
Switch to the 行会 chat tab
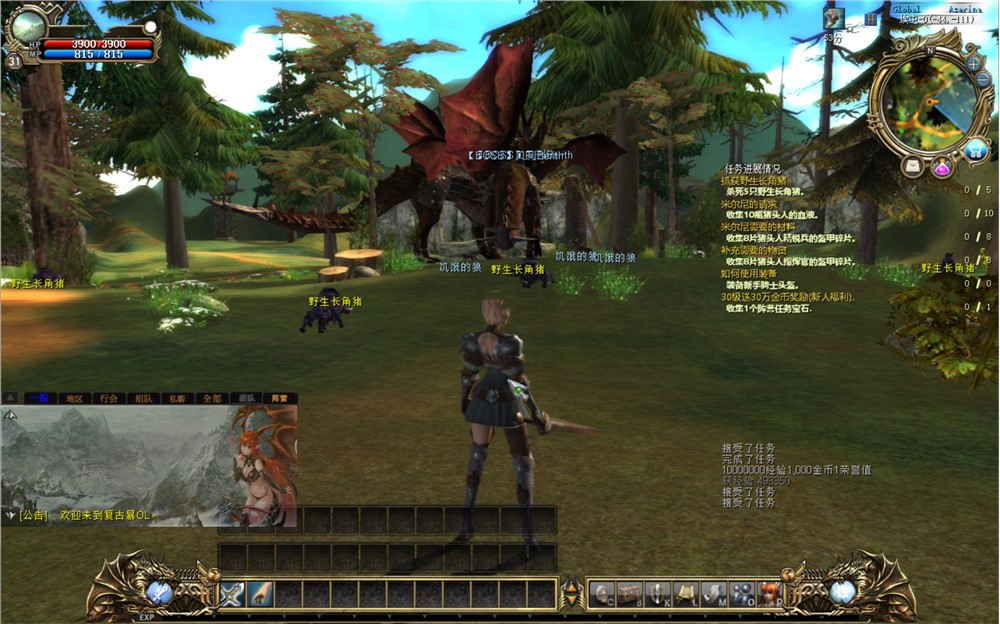108,398
